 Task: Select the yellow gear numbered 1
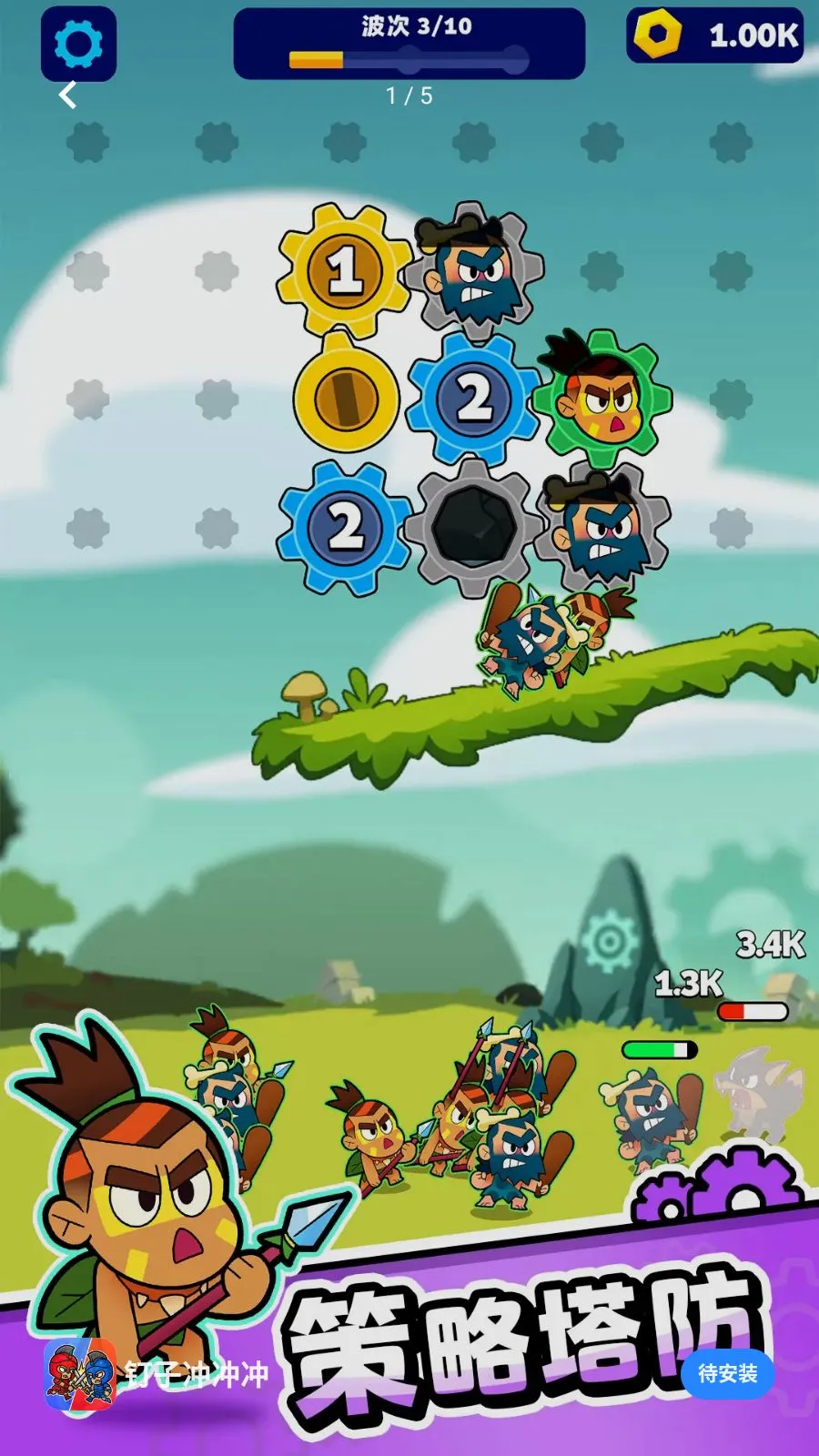(344, 270)
